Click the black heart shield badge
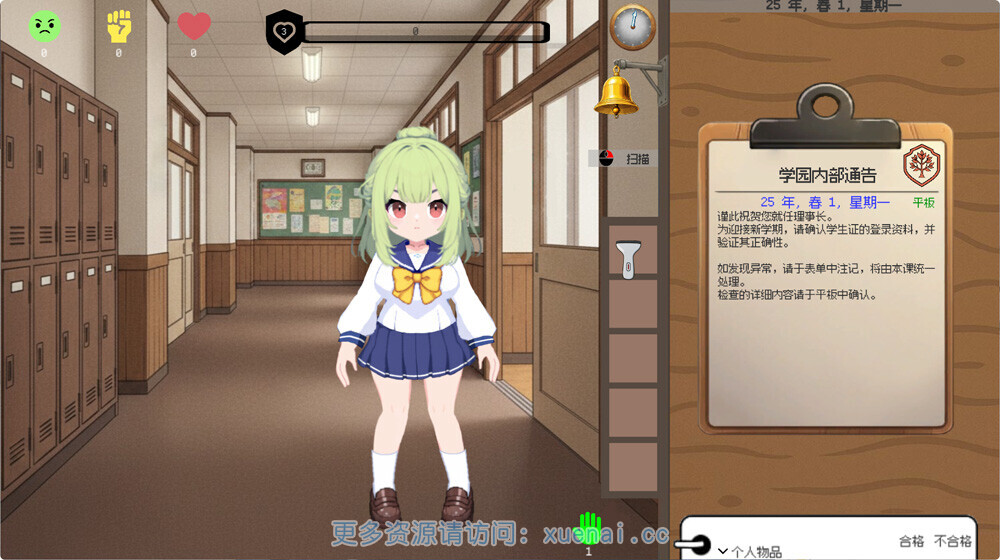The image size is (1000, 560). tap(284, 32)
